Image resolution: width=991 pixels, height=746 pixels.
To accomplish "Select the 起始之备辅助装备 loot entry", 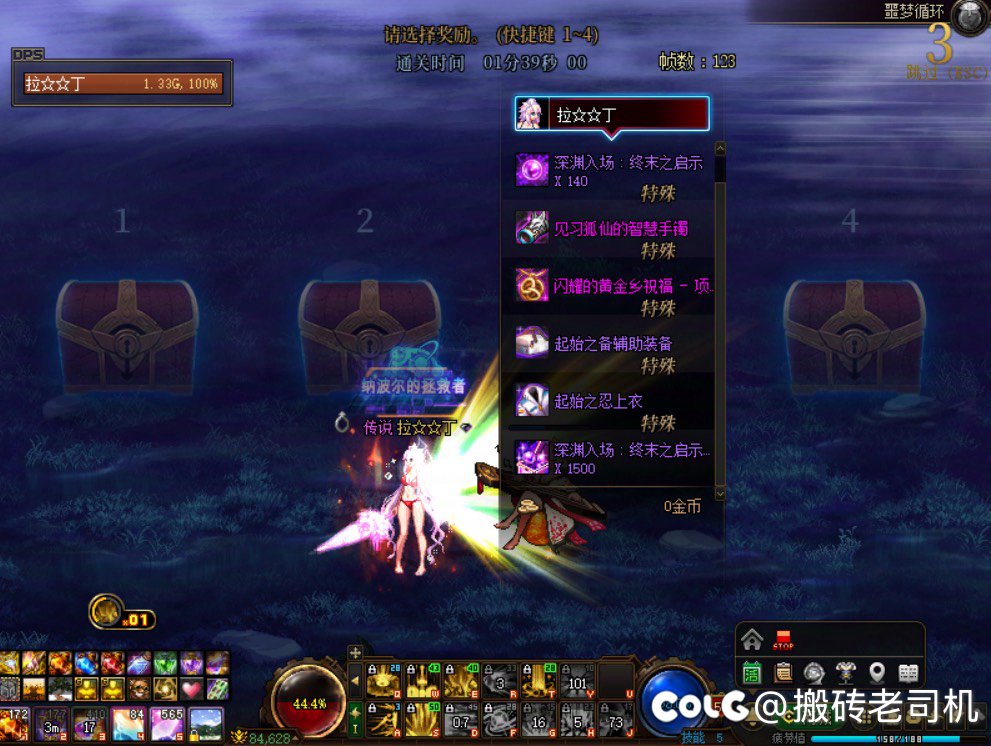I will pyautogui.click(x=612, y=344).
